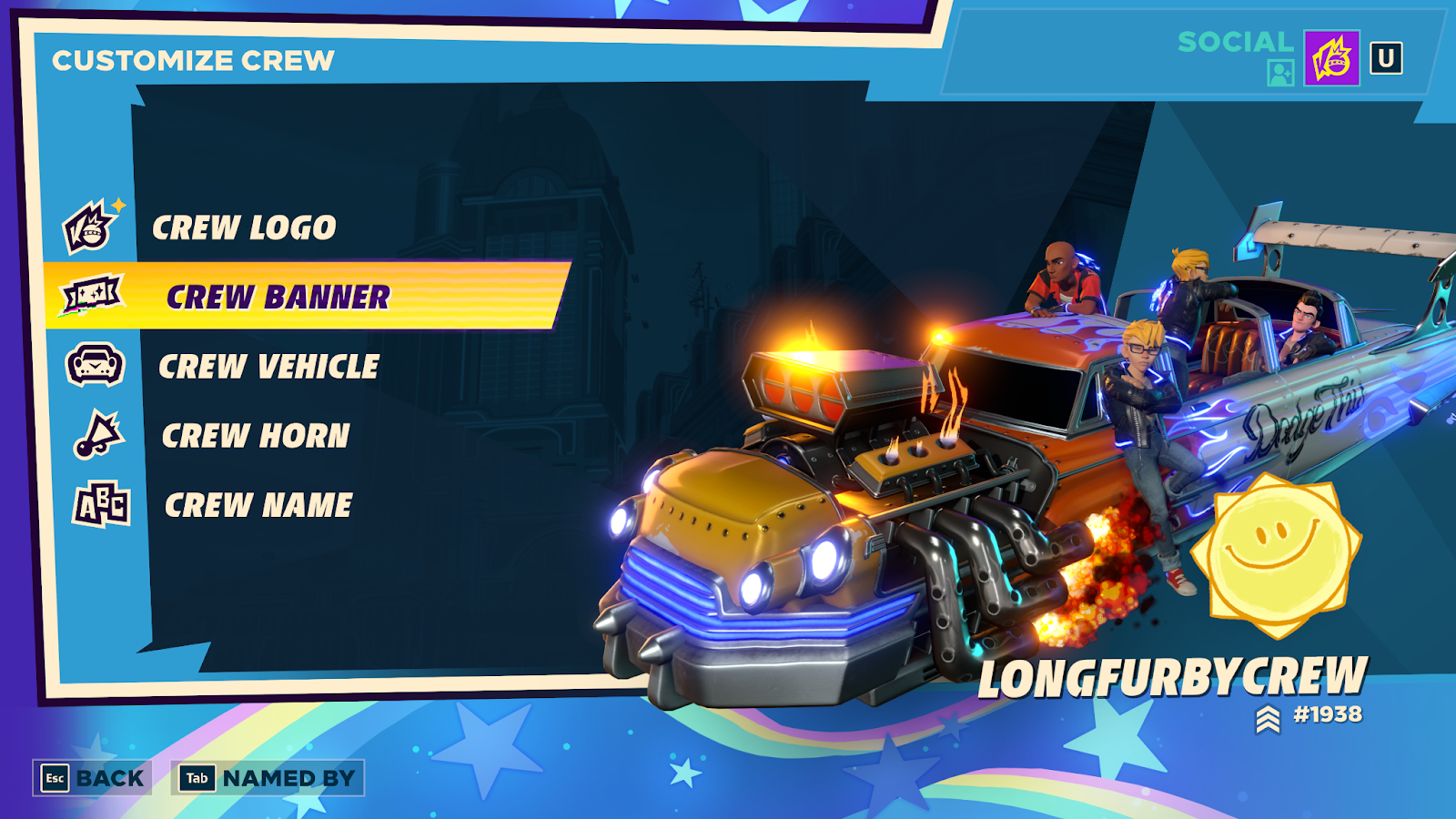
Task: Open the Crew Horn option
Action: (256, 436)
